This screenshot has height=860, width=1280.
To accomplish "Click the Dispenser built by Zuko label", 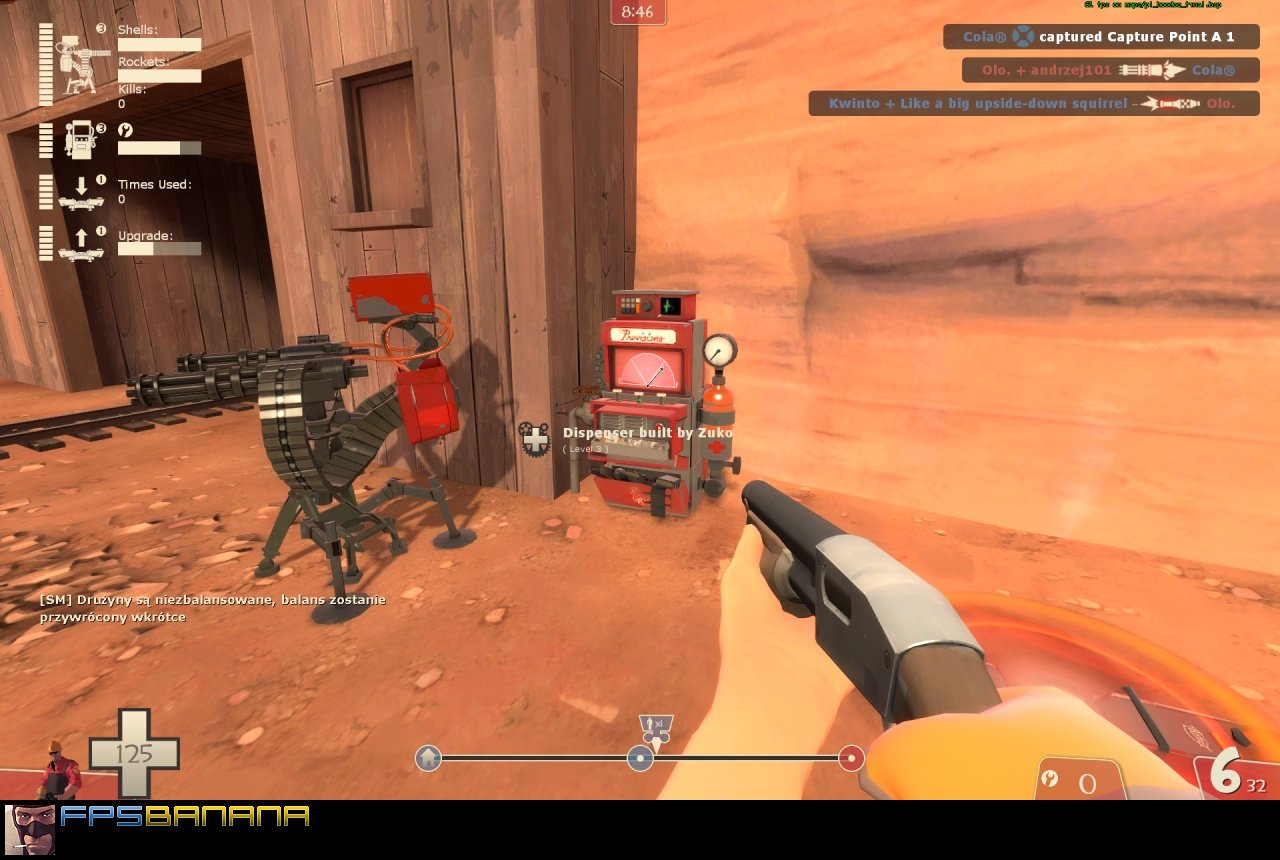I will coord(648,432).
